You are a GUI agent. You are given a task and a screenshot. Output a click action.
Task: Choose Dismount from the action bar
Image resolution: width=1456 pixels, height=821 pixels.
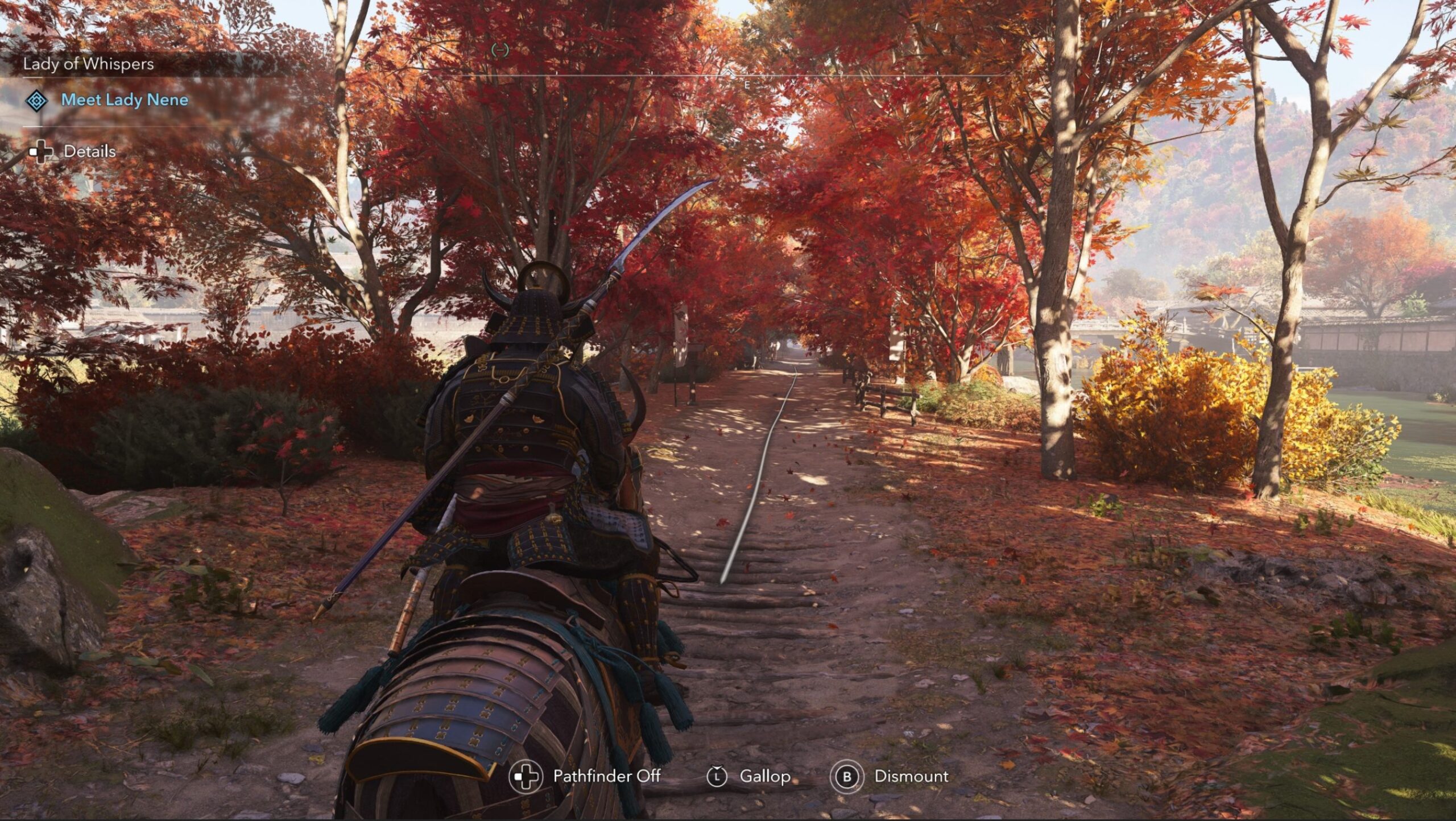click(x=911, y=776)
